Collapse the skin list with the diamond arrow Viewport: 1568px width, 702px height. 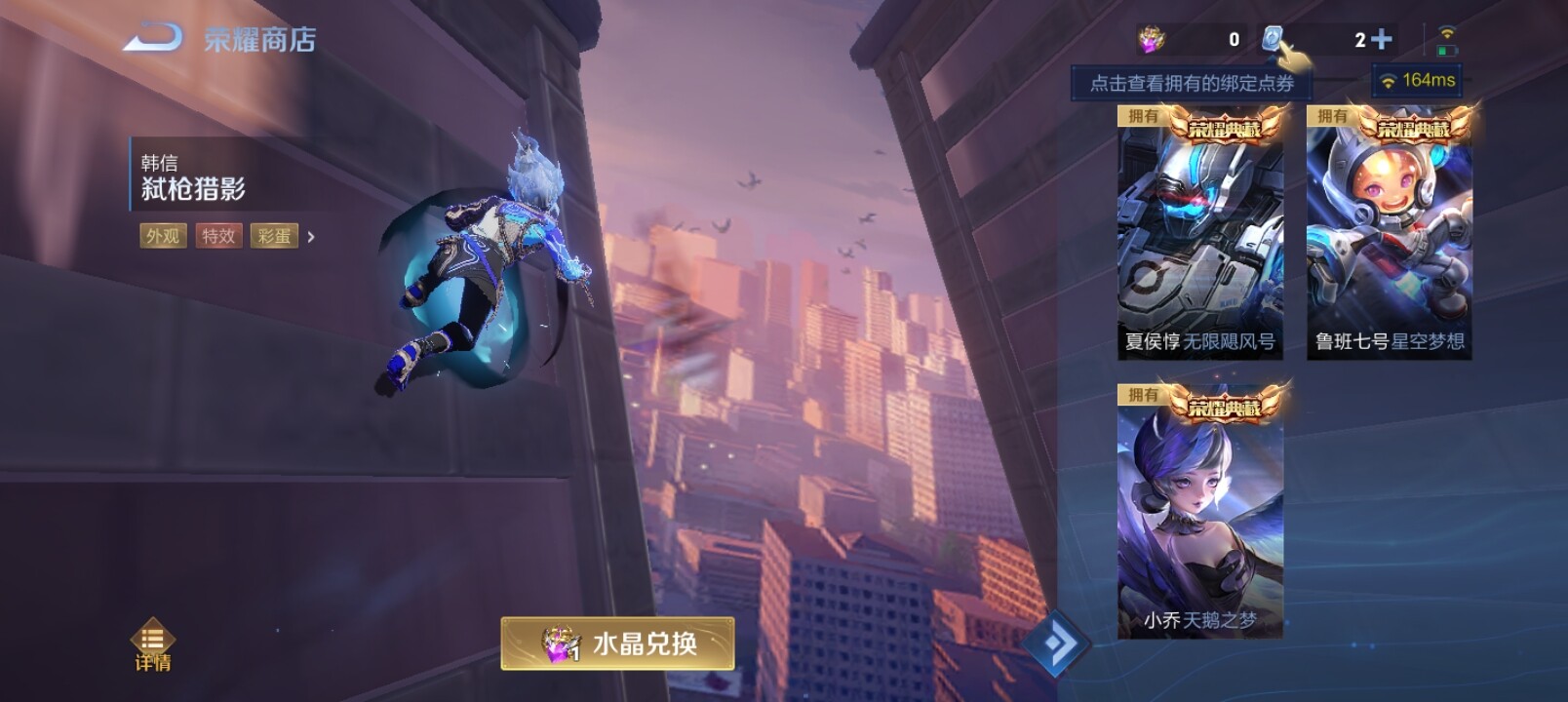click(x=1055, y=643)
